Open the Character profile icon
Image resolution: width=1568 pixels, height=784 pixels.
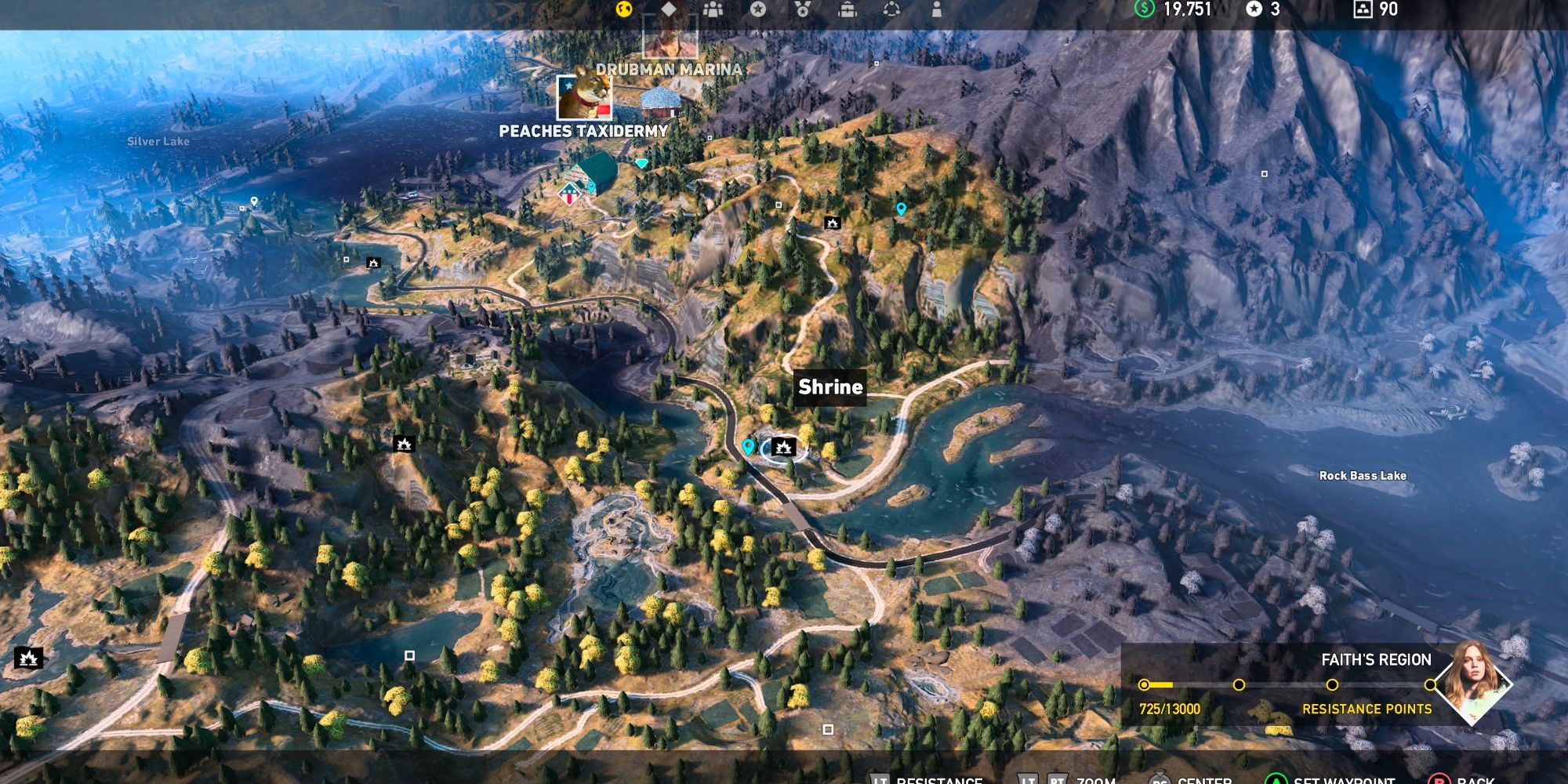click(x=937, y=9)
